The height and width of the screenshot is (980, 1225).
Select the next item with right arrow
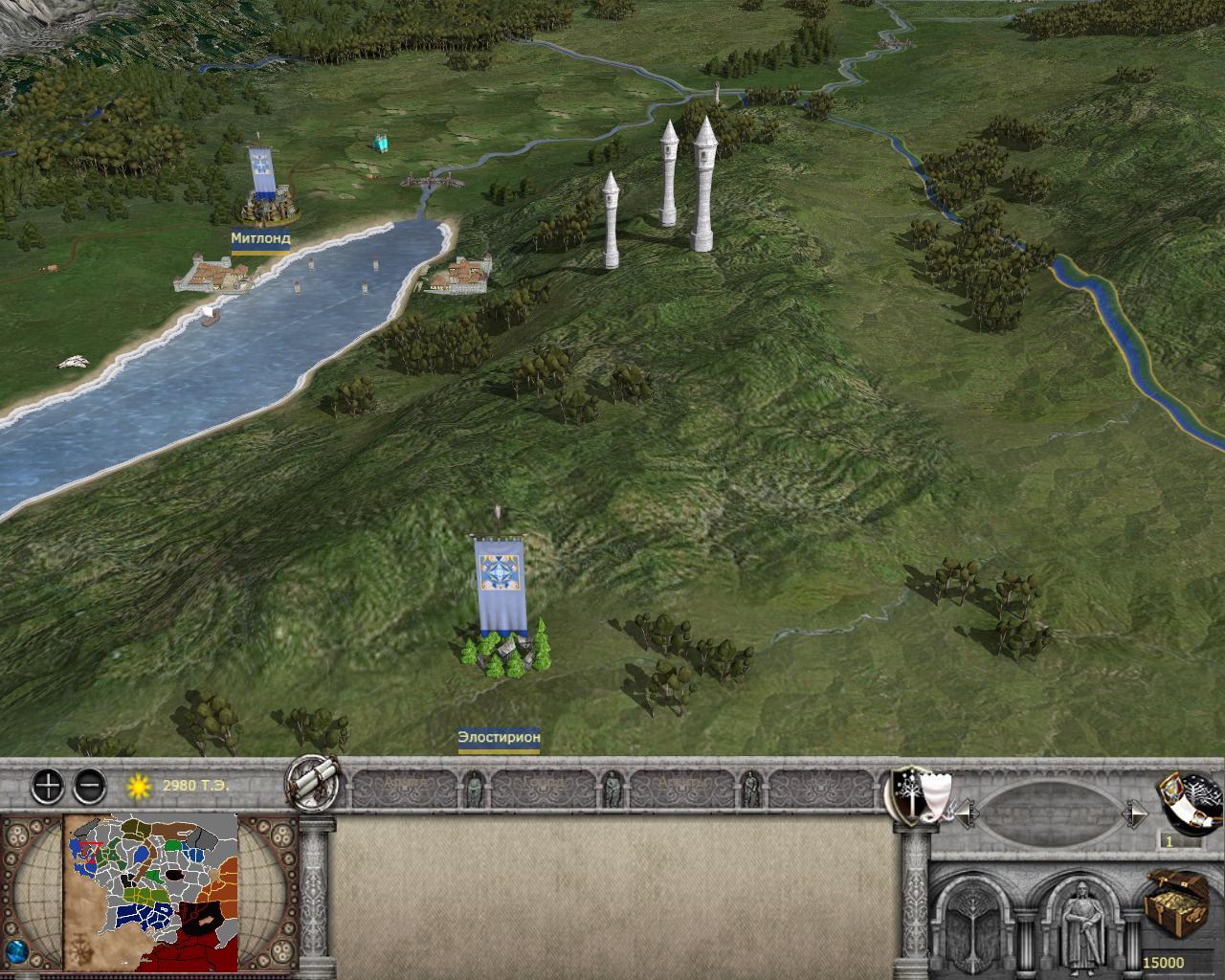click(1138, 814)
